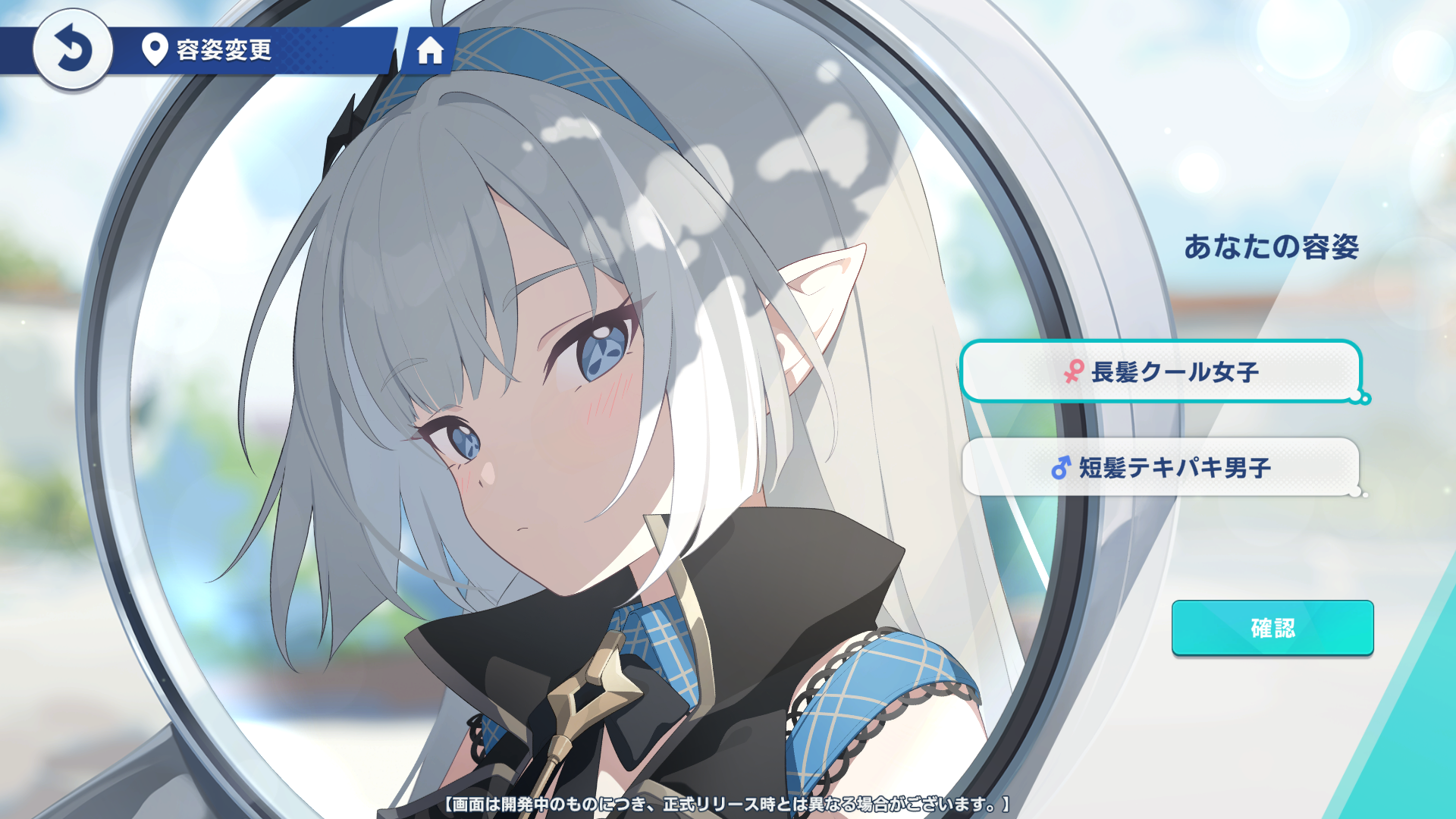The image size is (1456, 819).
Task: Click the home icon in the top bar
Action: [432, 52]
